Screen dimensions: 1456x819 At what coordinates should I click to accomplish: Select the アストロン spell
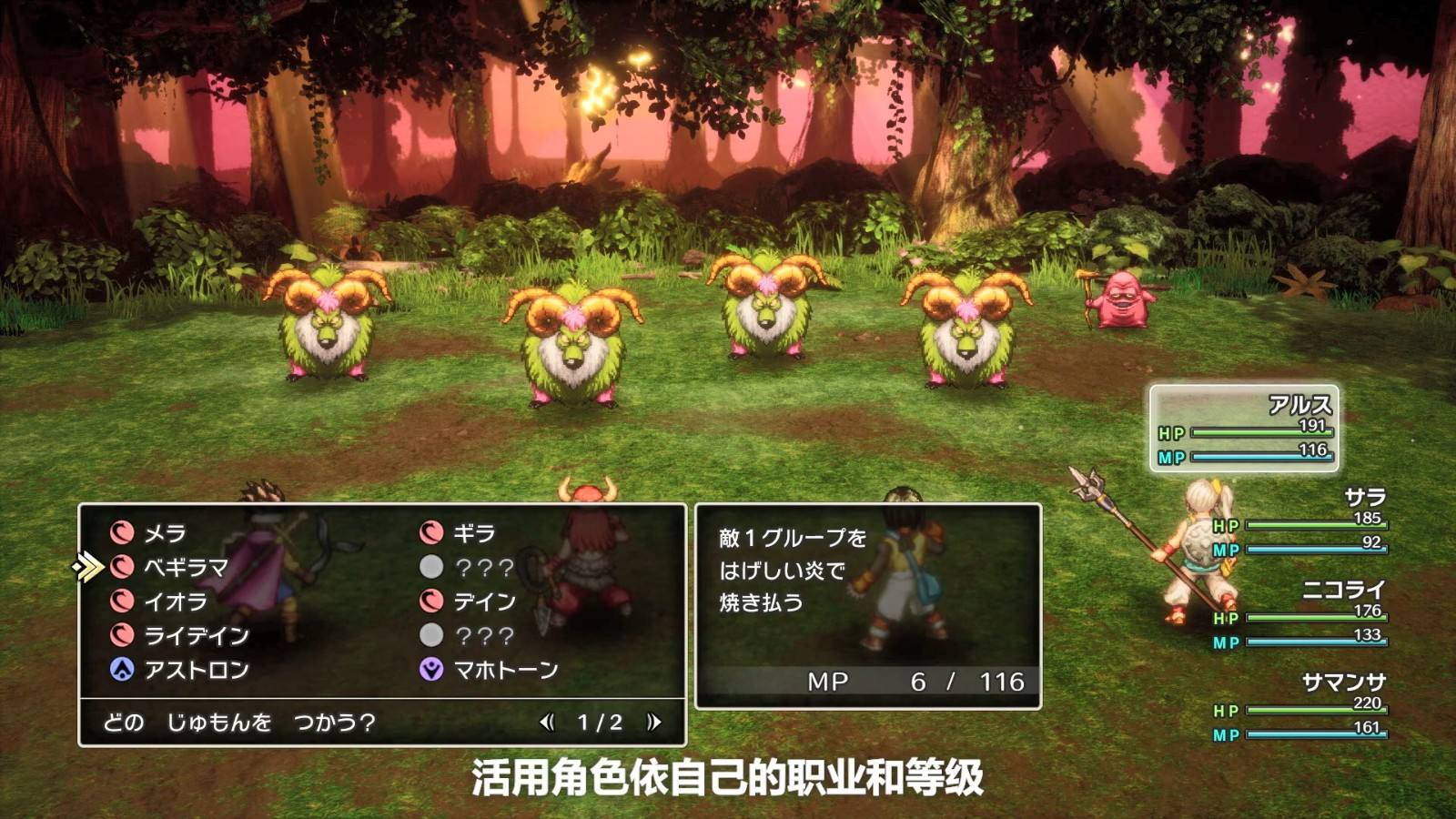pos(196,670)
